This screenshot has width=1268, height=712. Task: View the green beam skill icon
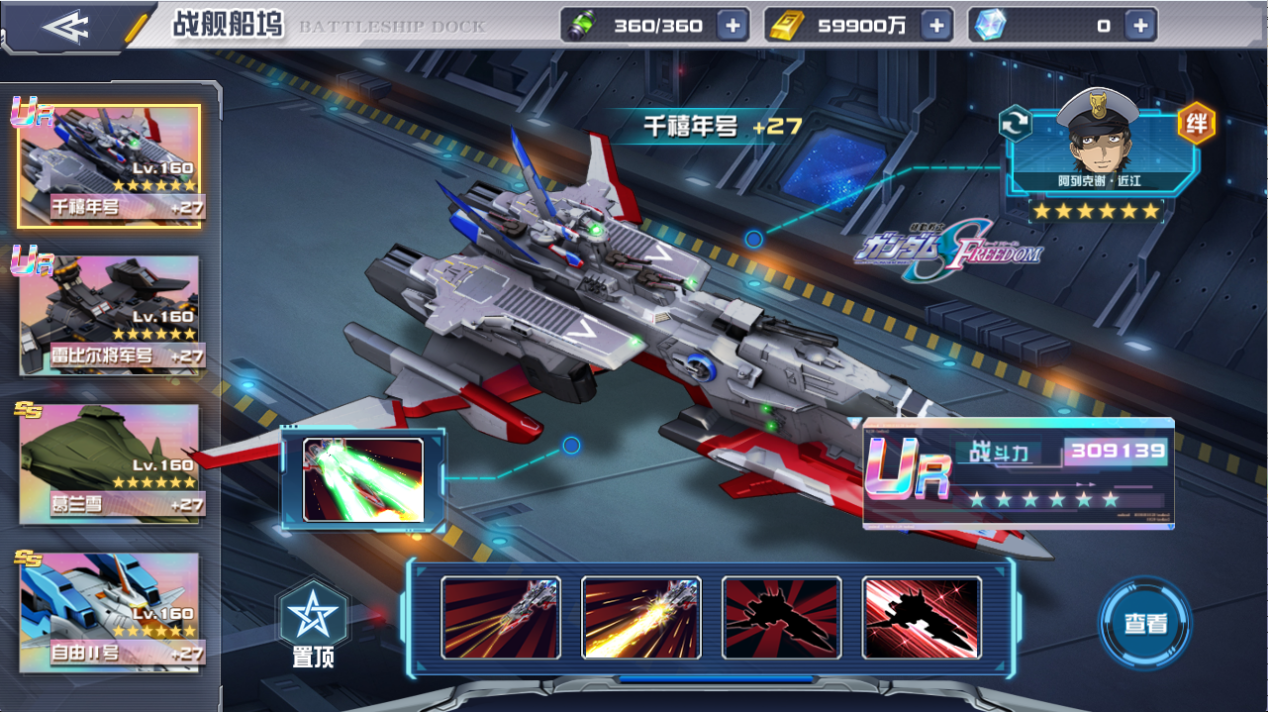pos(363,480)
